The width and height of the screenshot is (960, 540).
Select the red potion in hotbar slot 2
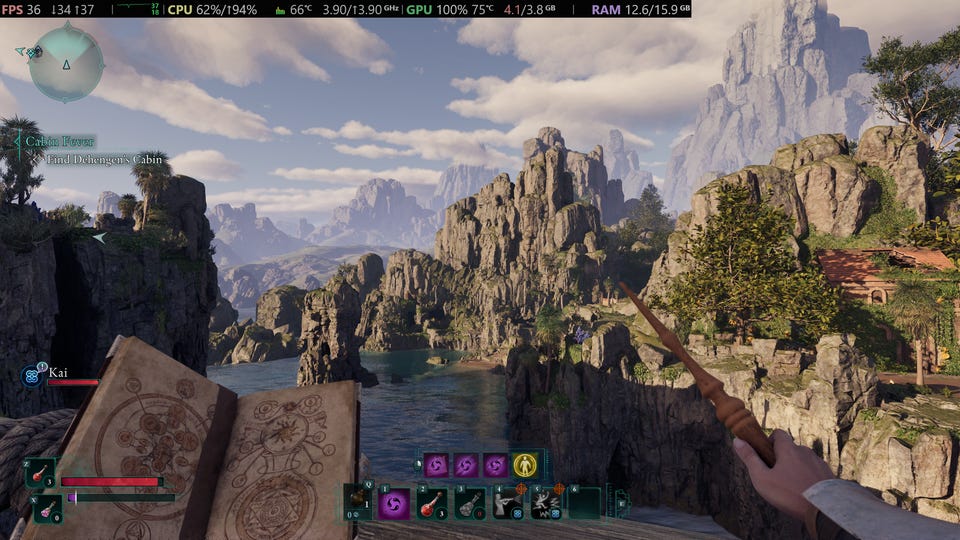pyautogui.click(x=432, y=503)
